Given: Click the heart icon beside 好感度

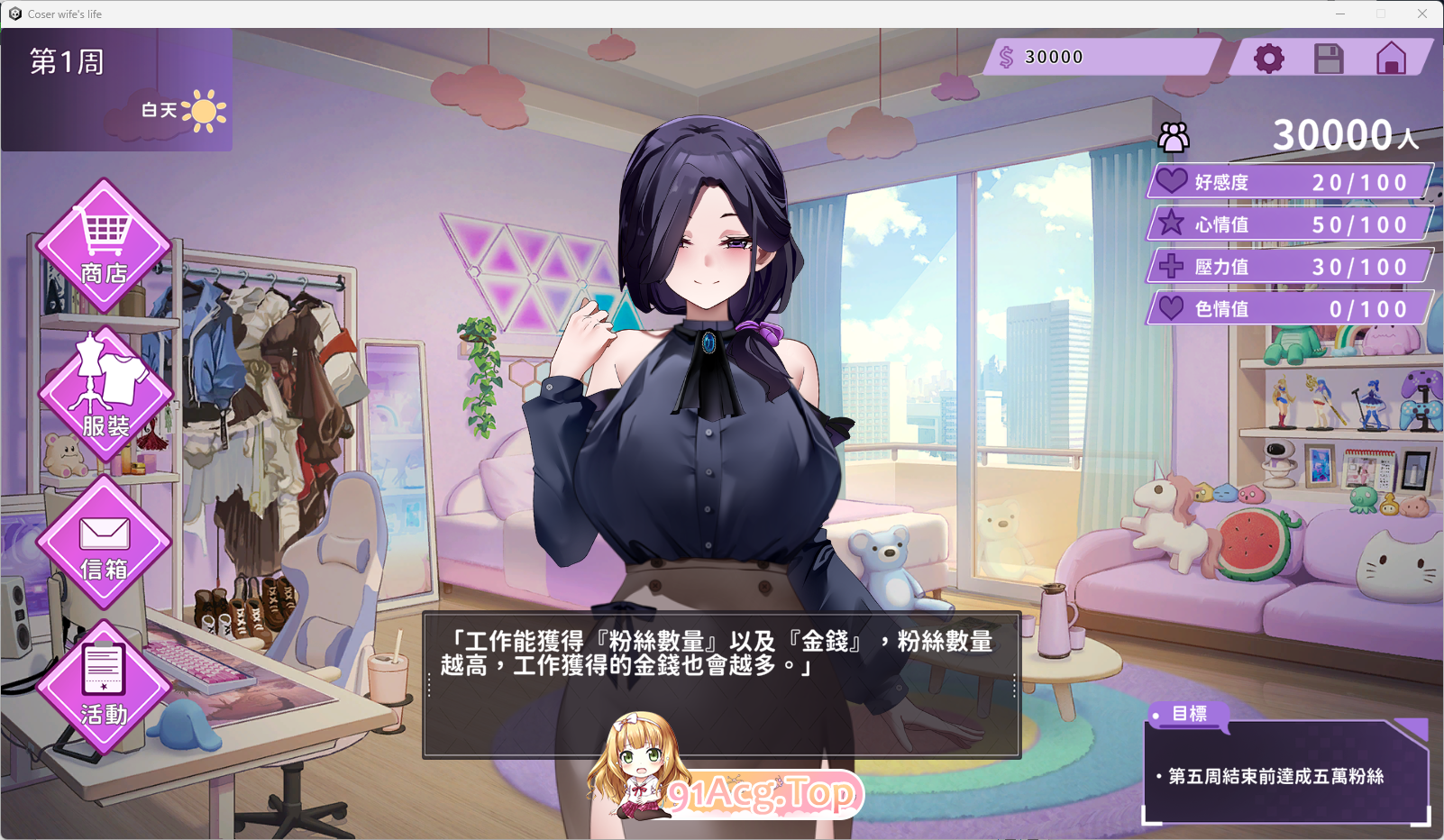Looking at the screenshot, I should click(1170, 181).
